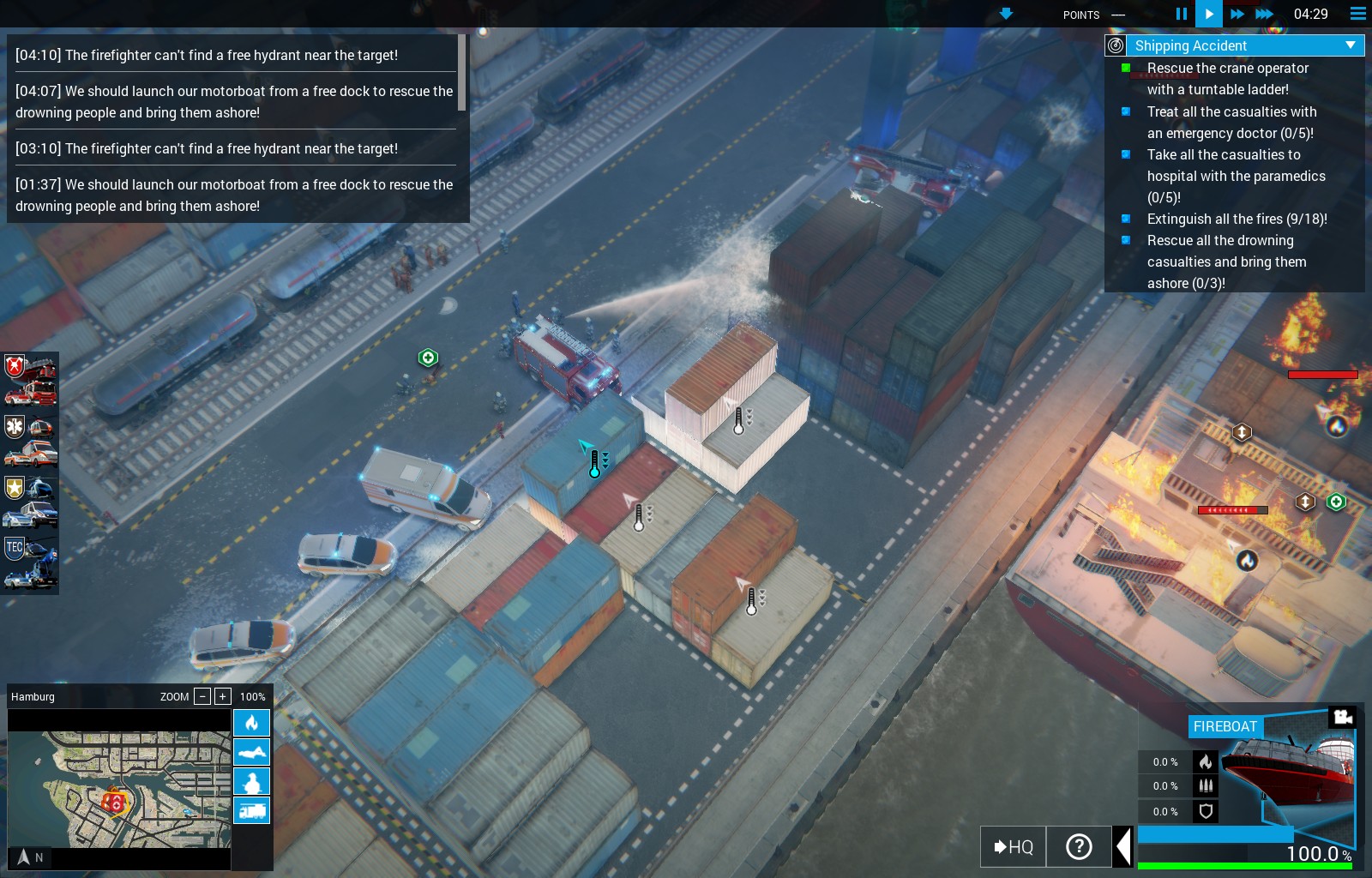This screenshot has height=878, width=1372.
Task: Zoom out the minimap with minus button
Action: tap(202, 696)
